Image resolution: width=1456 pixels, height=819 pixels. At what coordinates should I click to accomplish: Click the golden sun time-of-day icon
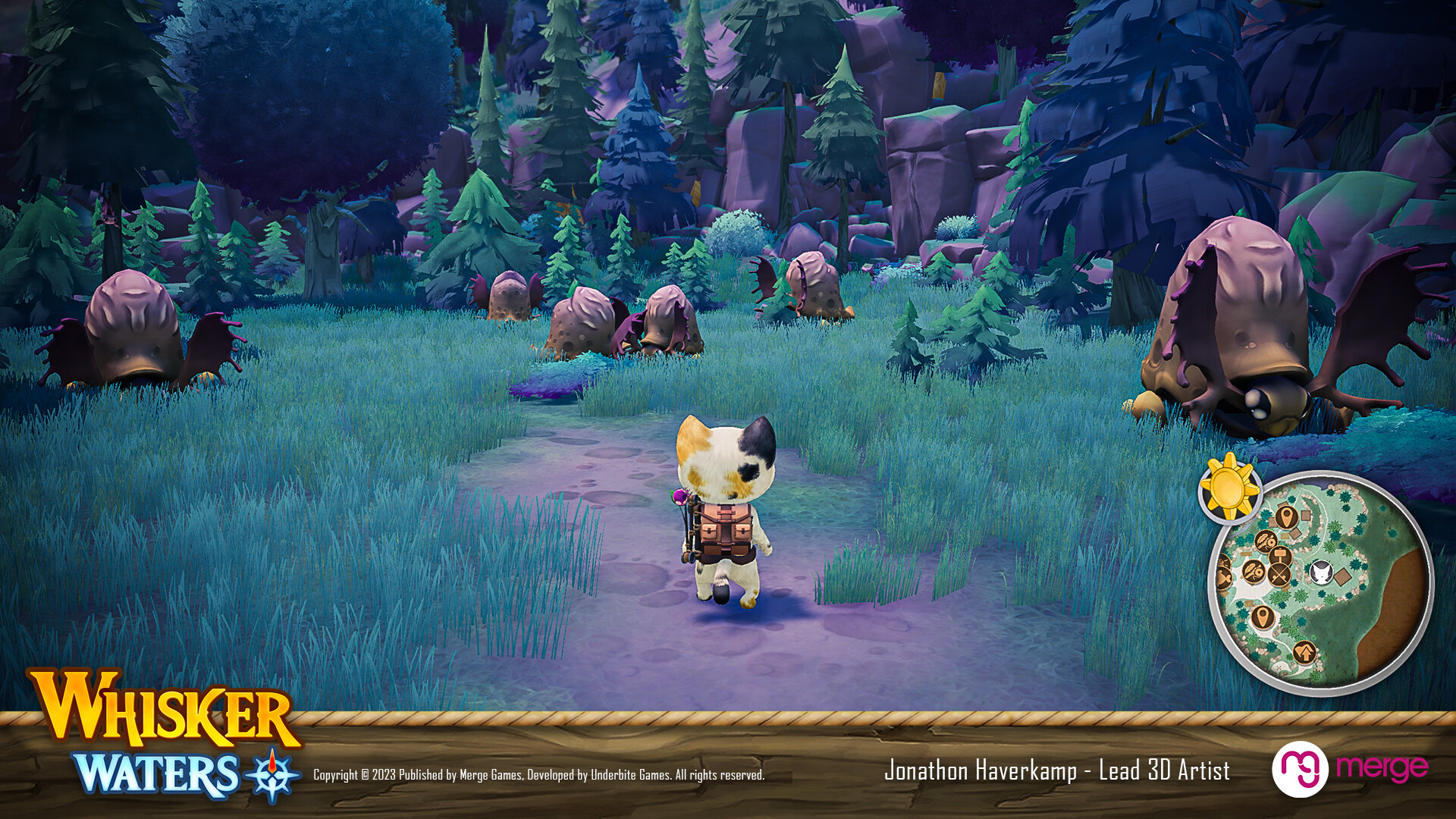1229,488
